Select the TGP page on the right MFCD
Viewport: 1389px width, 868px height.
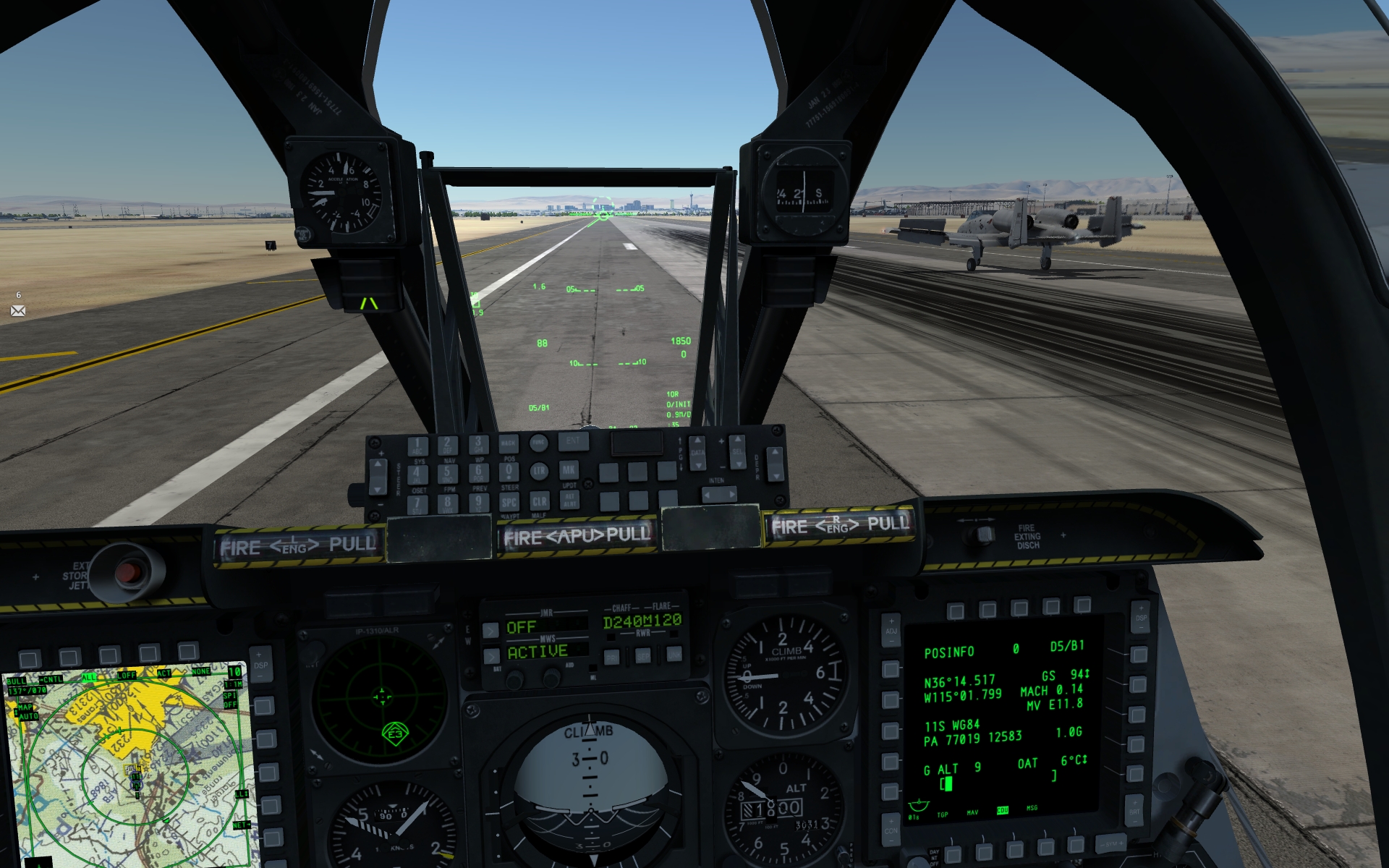click(x=953, y=854)
